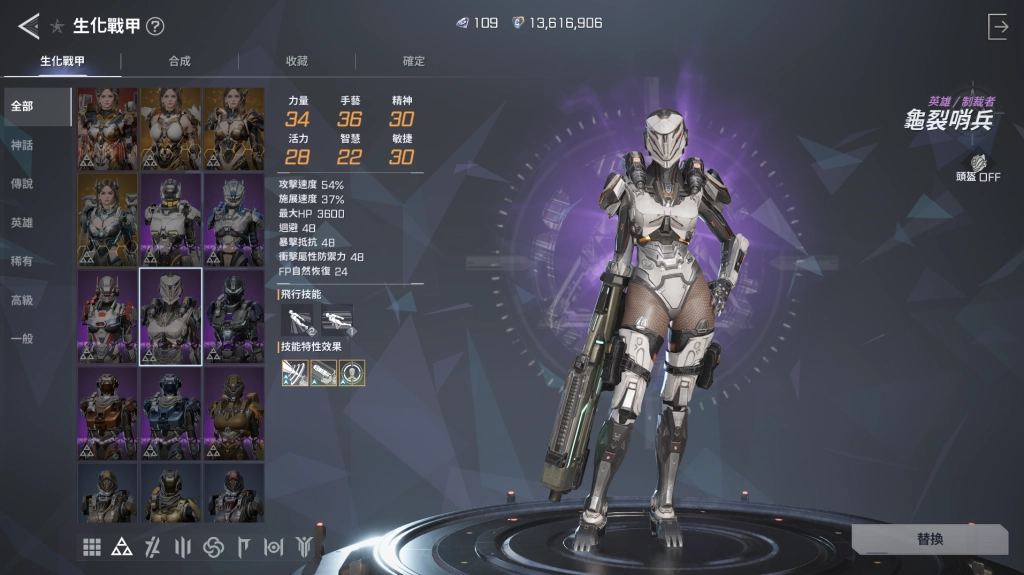Show only 傳說 rarity armors

point(22,184)
